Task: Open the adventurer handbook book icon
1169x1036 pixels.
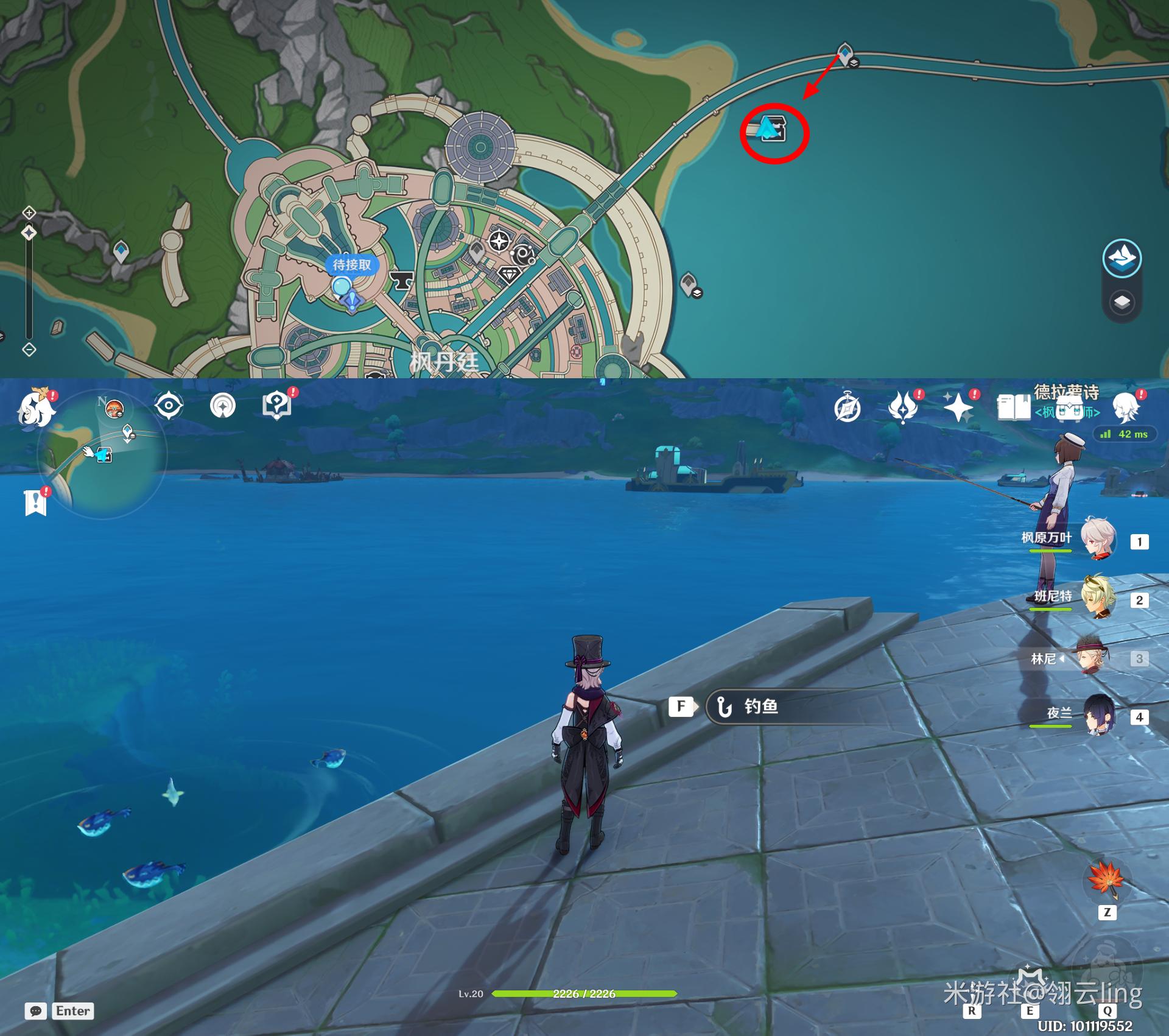Action: click(1013, 407)
